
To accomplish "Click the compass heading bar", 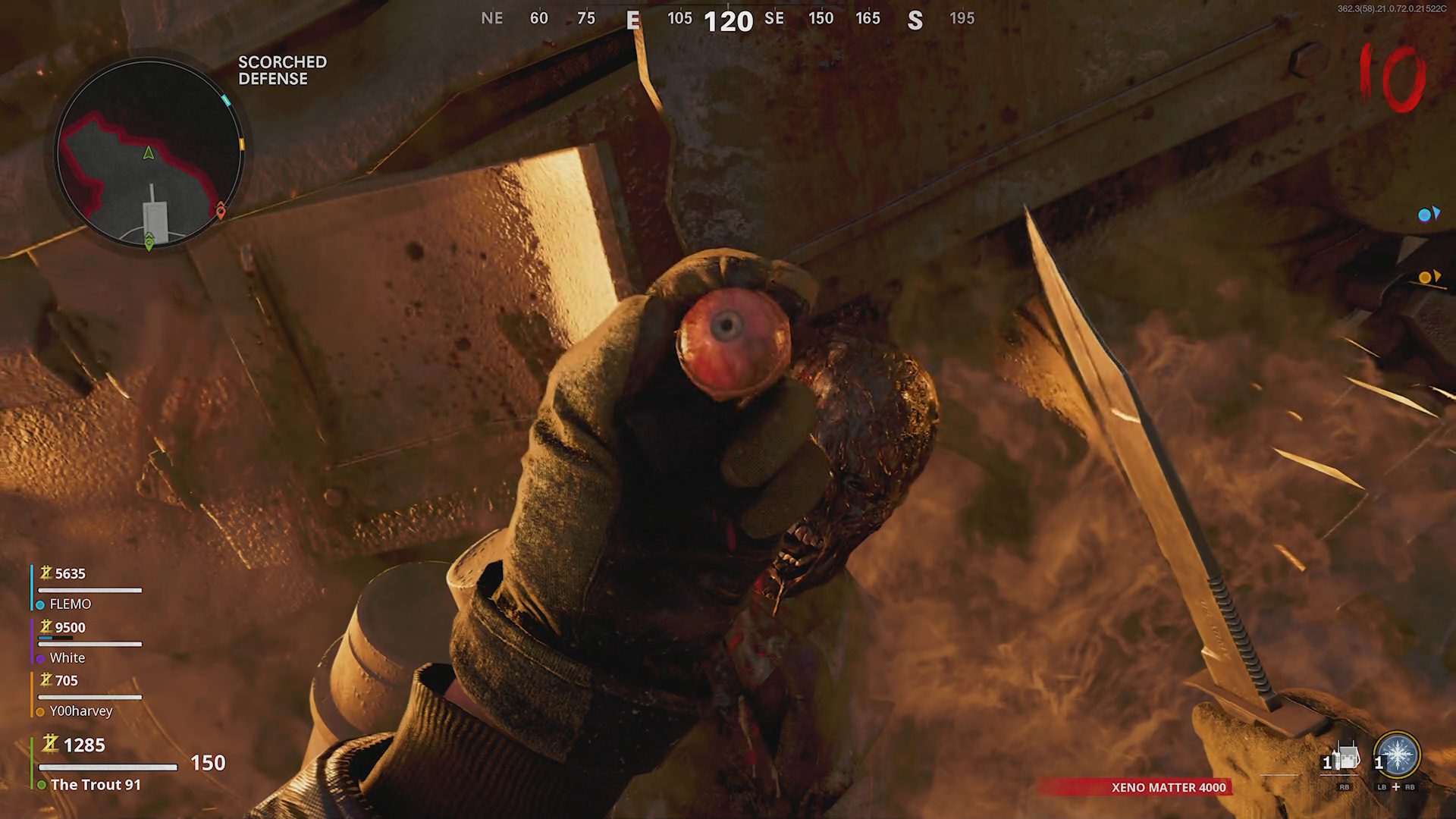I will pos(727,20).
